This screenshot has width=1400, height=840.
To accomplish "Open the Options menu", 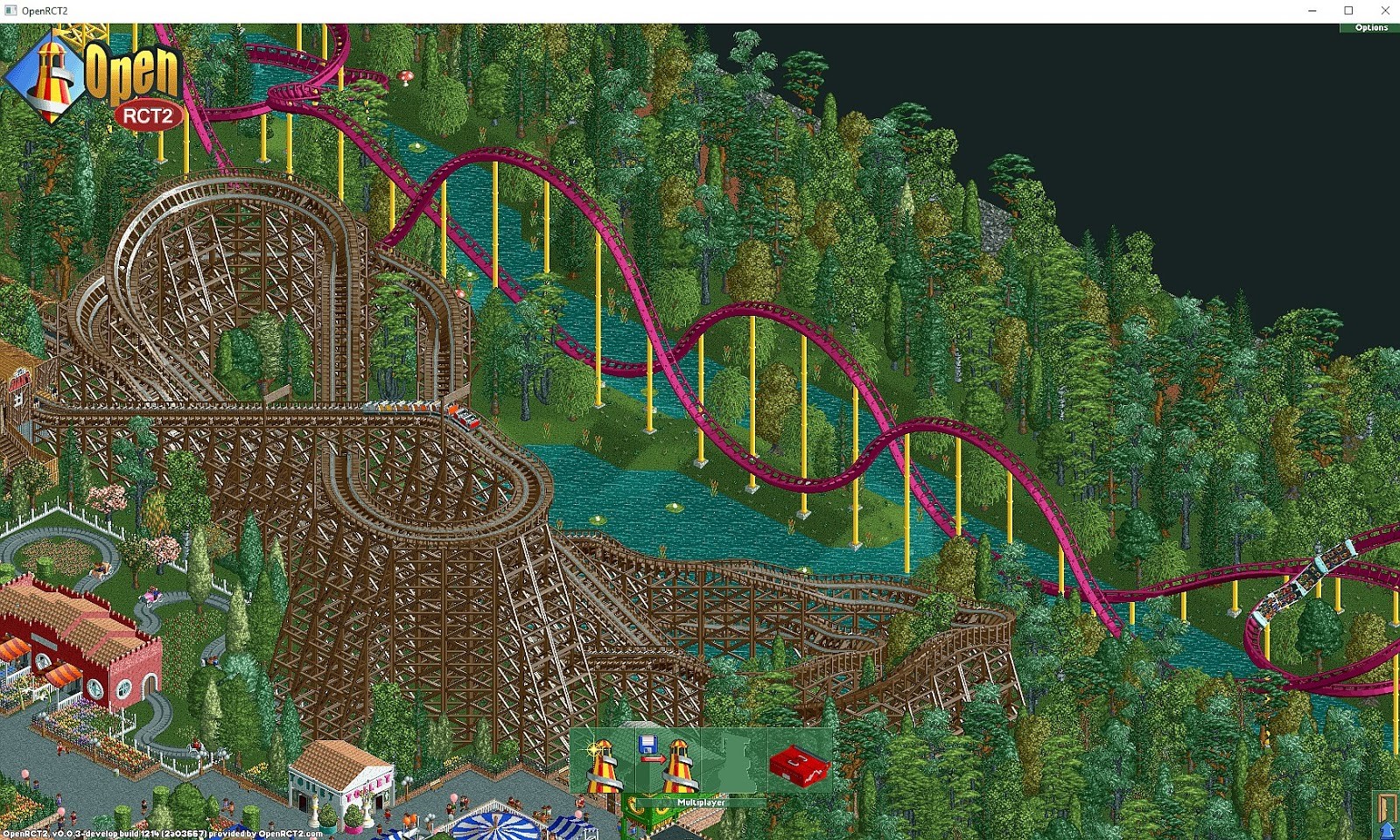I will click(x=1370, y=27).
